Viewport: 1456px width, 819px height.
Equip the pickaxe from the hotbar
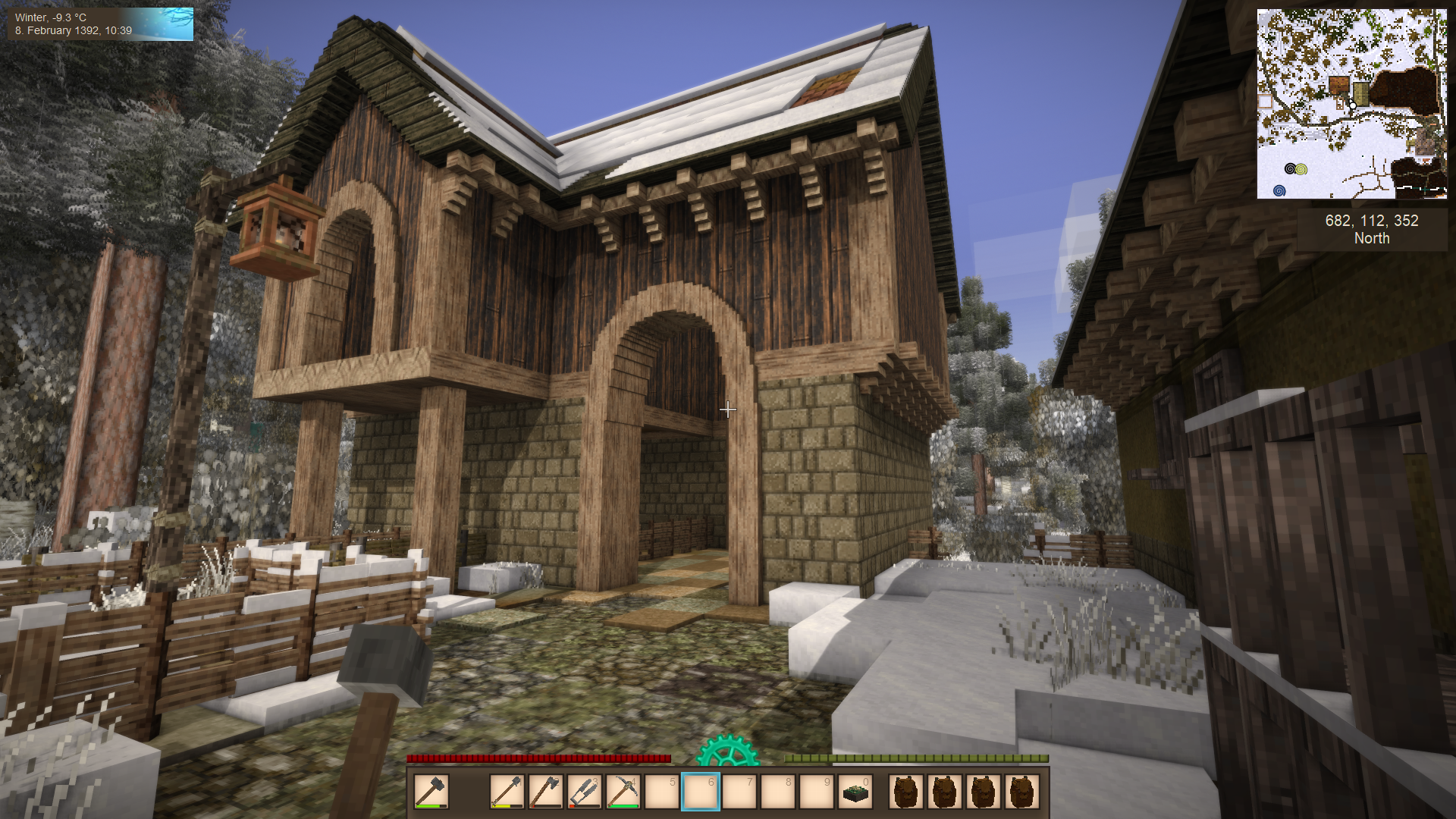623,792
